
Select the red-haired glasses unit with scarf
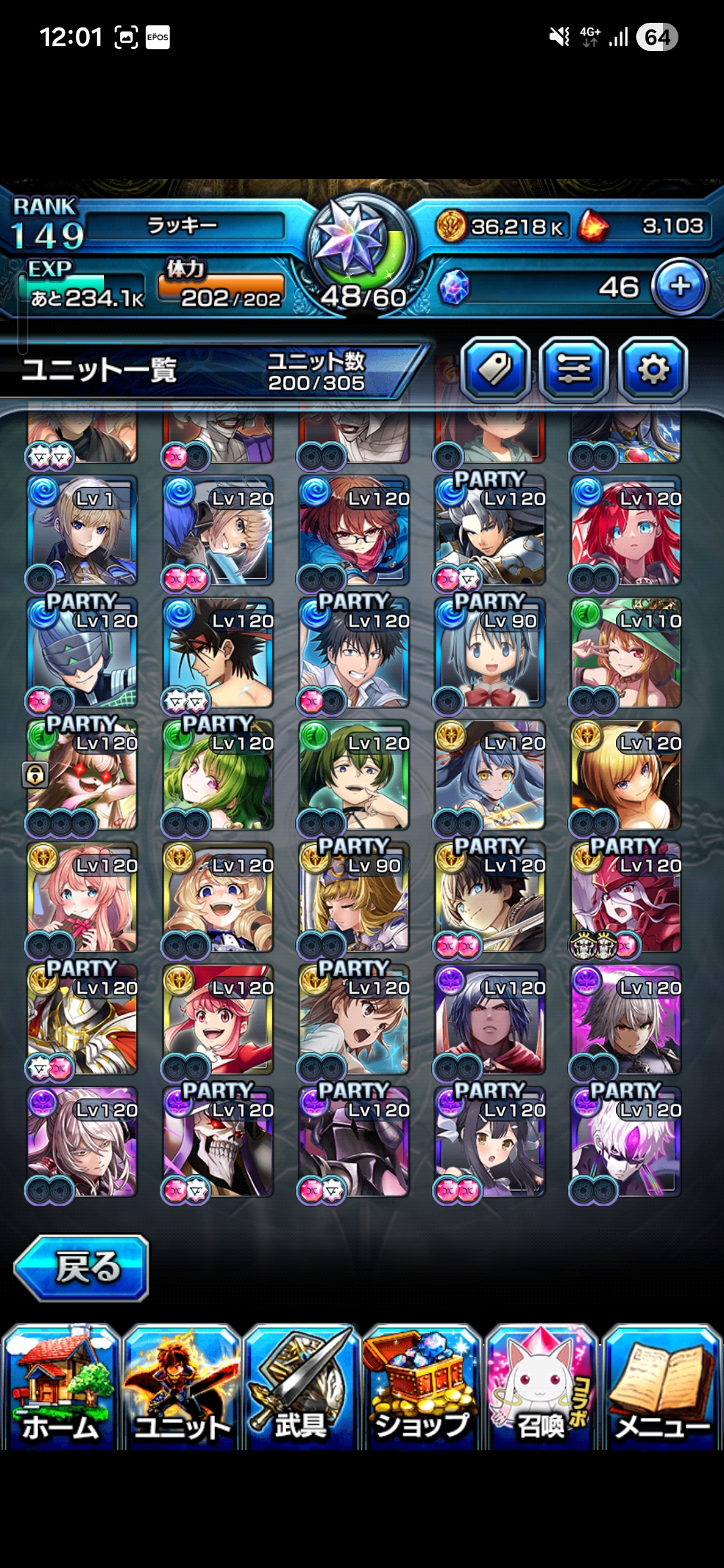click(355, 531)
